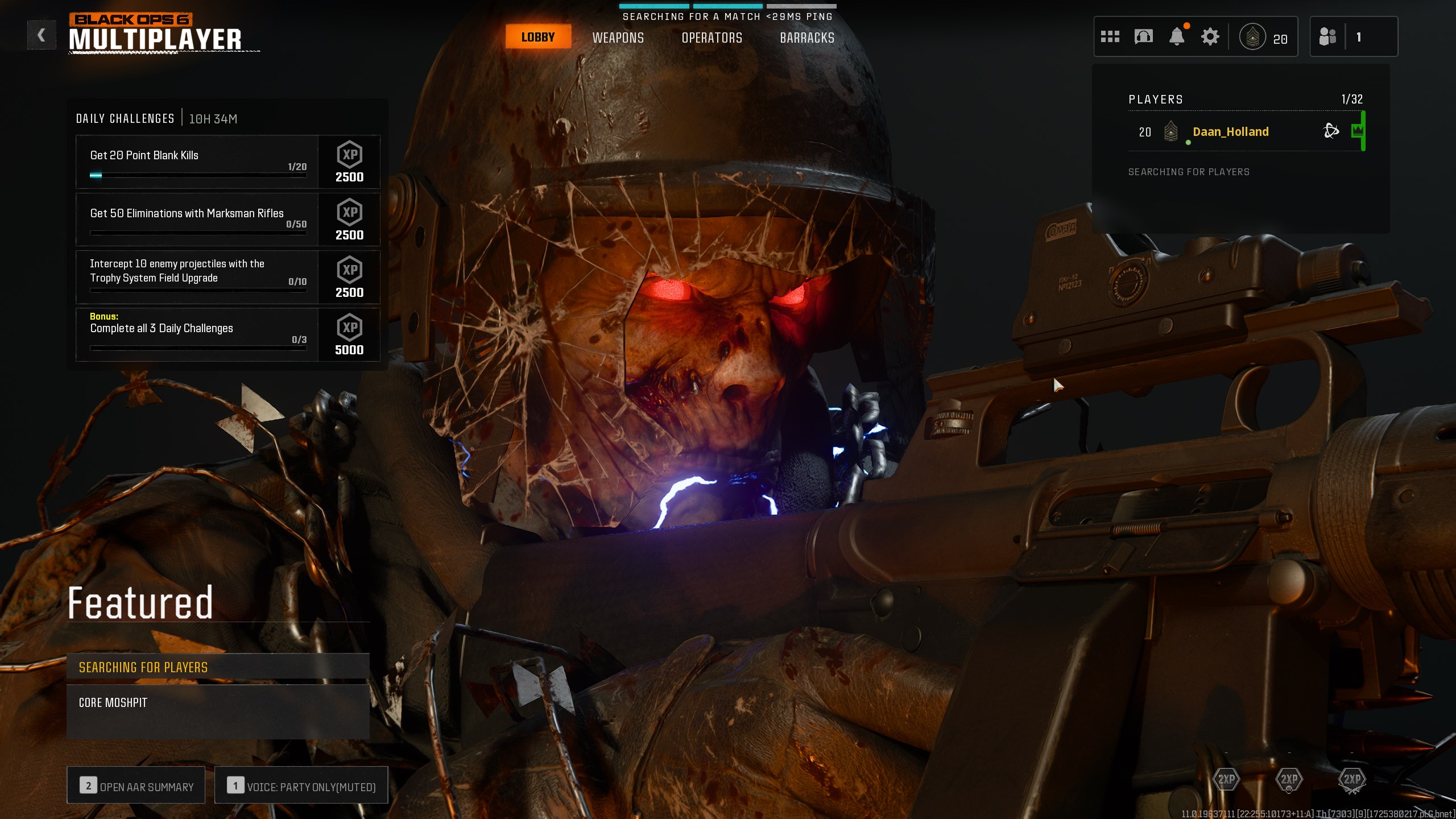
Task: Switch to the Lobby tab
Action: pyautogui.click(x=537, y=38)
